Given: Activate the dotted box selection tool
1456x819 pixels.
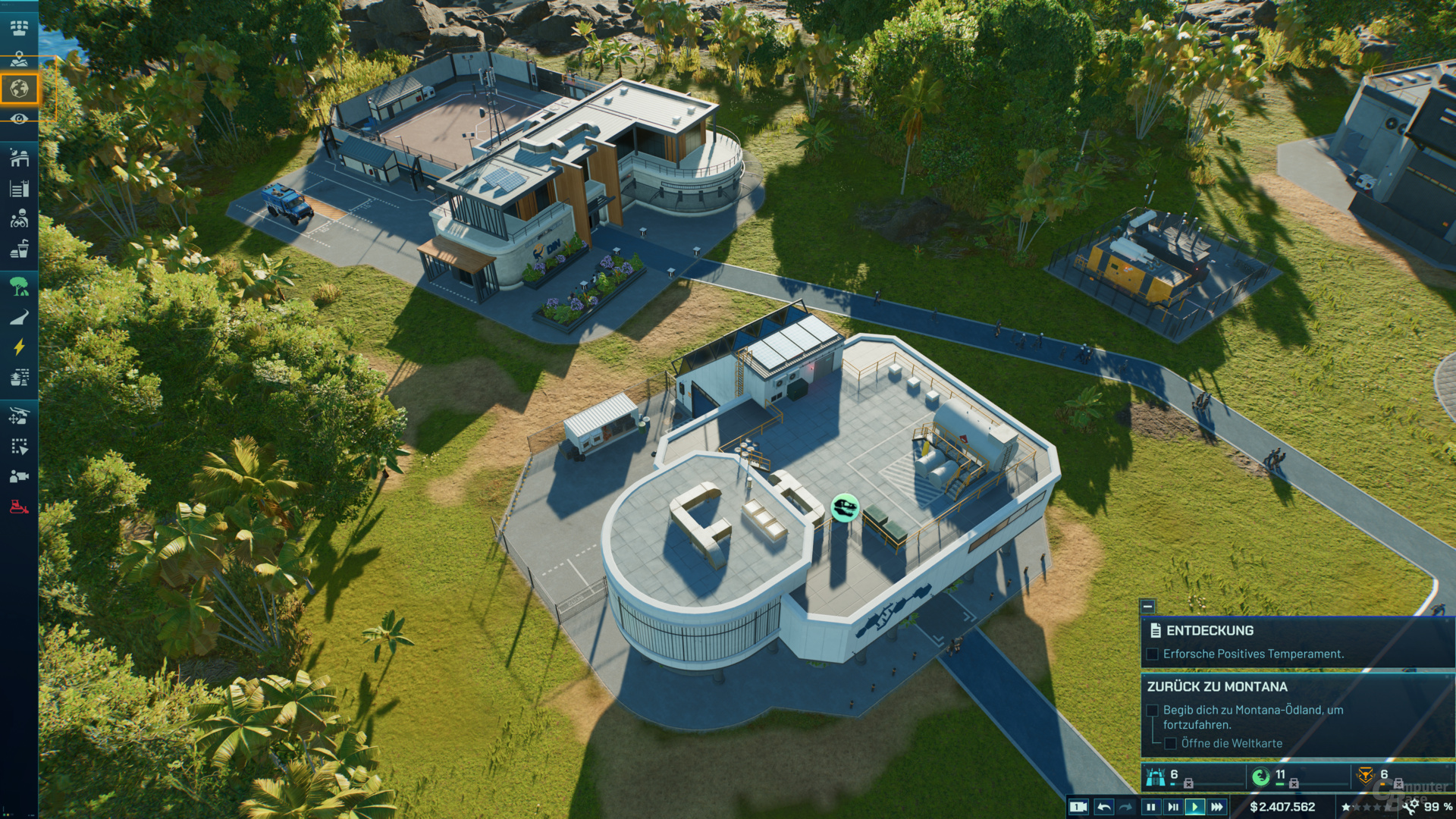Looking at the screenshot, I should pos(20,447).
